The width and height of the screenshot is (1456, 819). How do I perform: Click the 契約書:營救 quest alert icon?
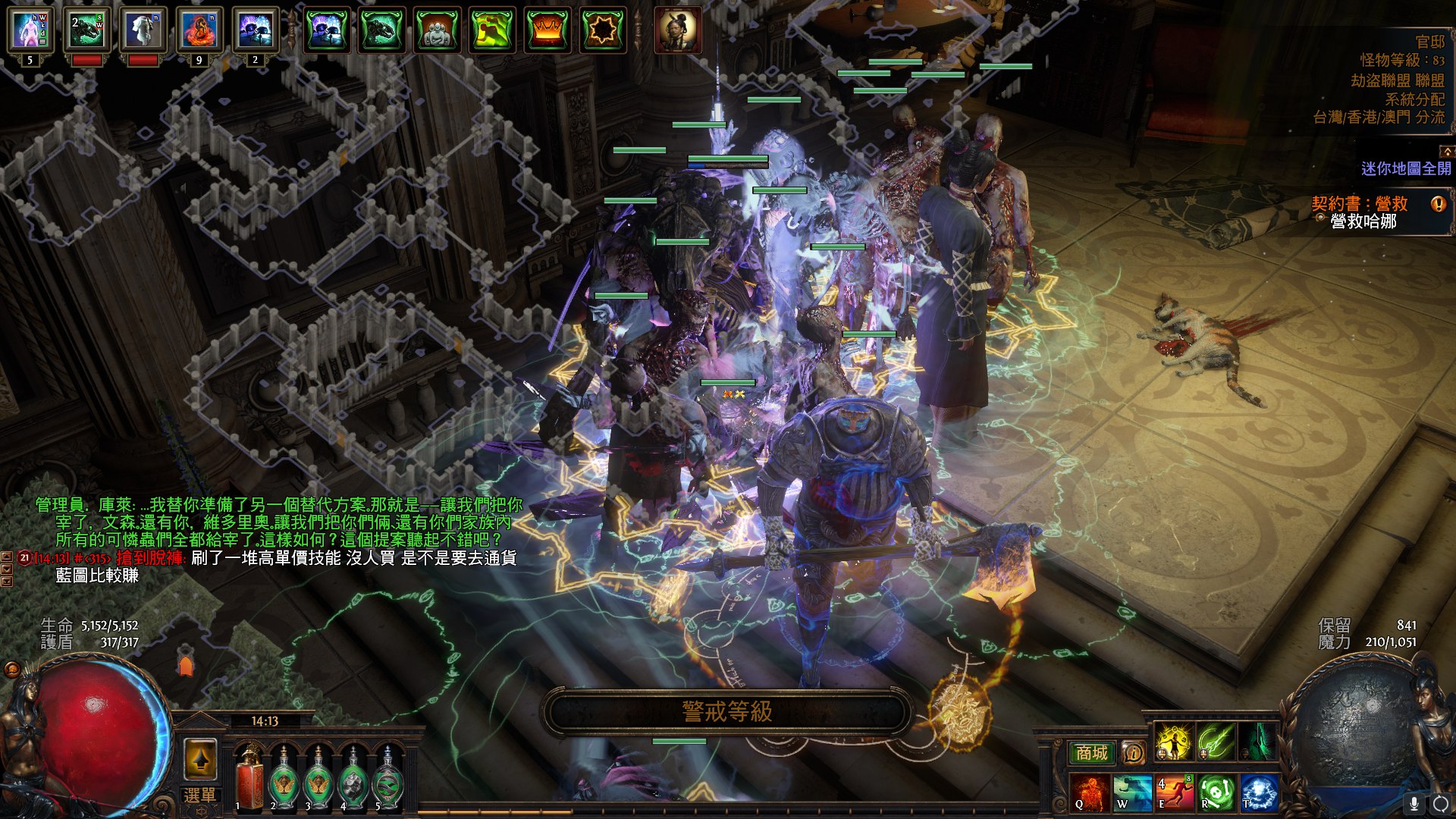1438,204
